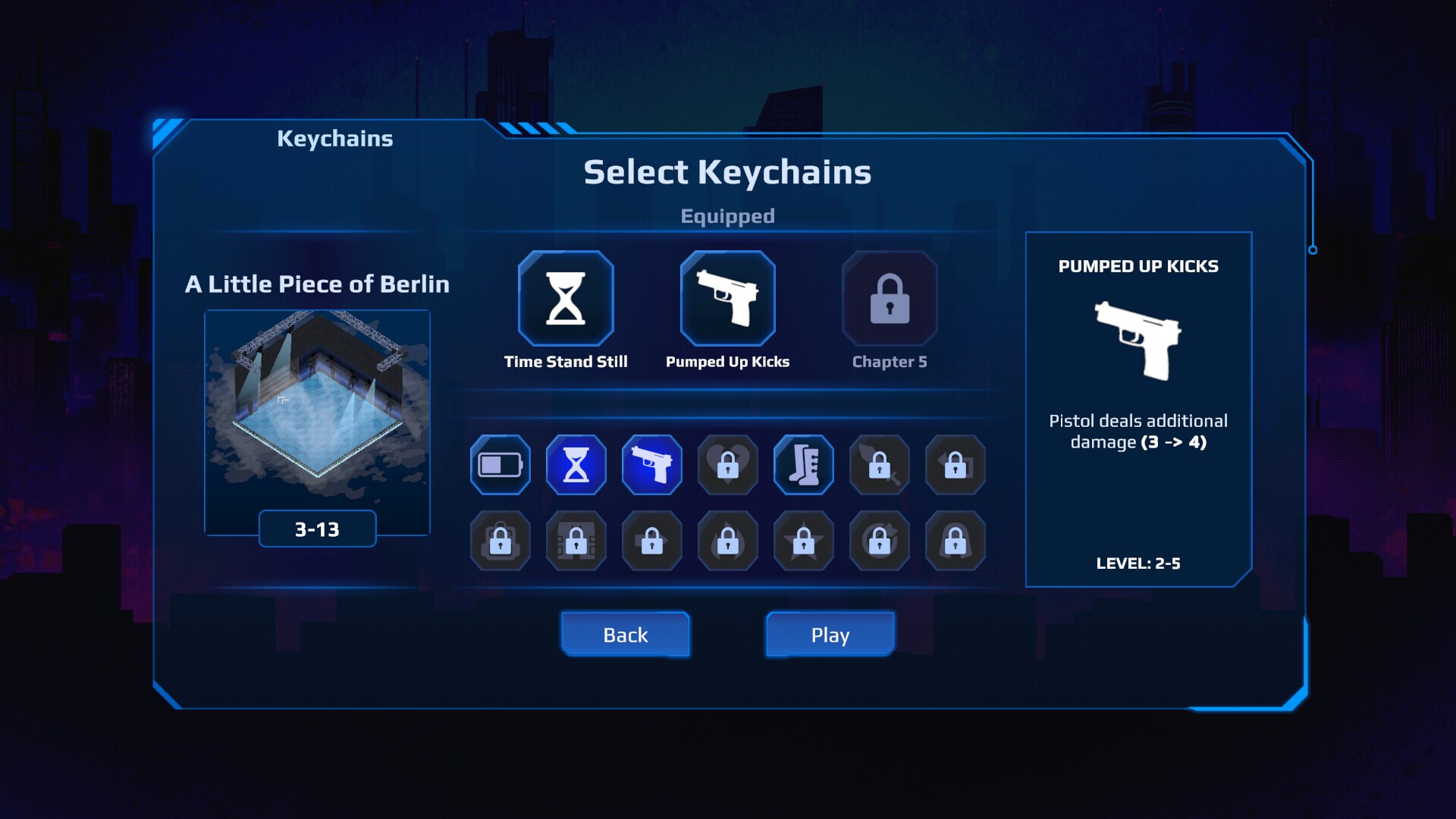Select the hourglass Time Stand Still keychain

click(x=576, y=465)
